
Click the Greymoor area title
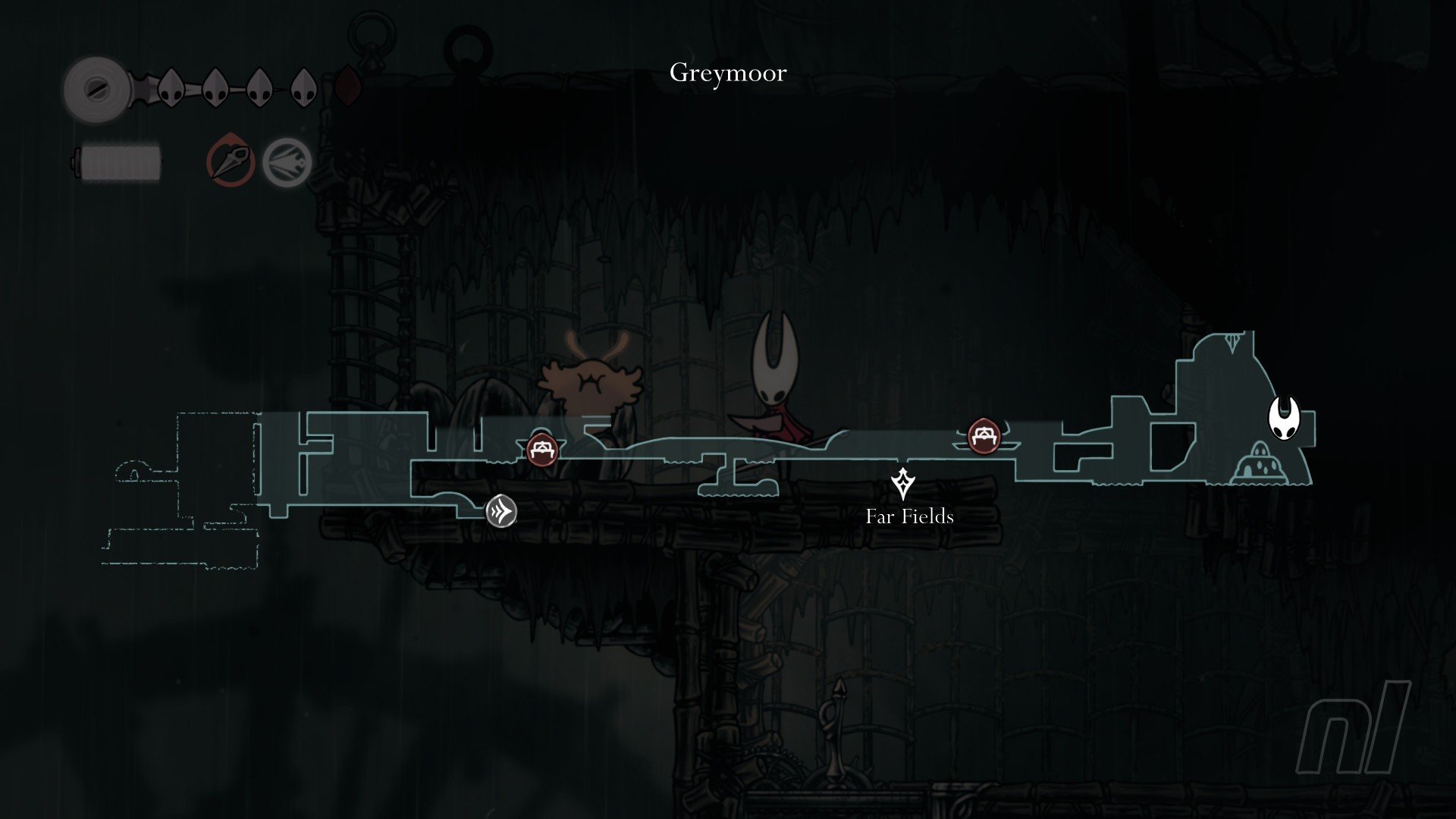728,73
